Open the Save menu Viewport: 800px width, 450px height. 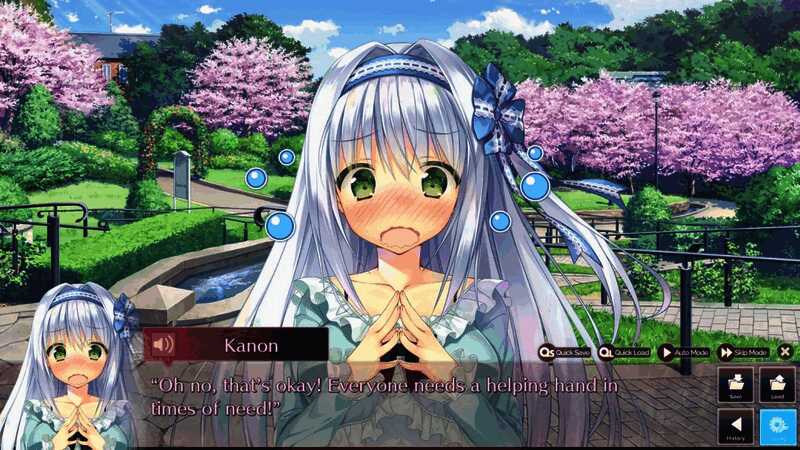point(735,385)
